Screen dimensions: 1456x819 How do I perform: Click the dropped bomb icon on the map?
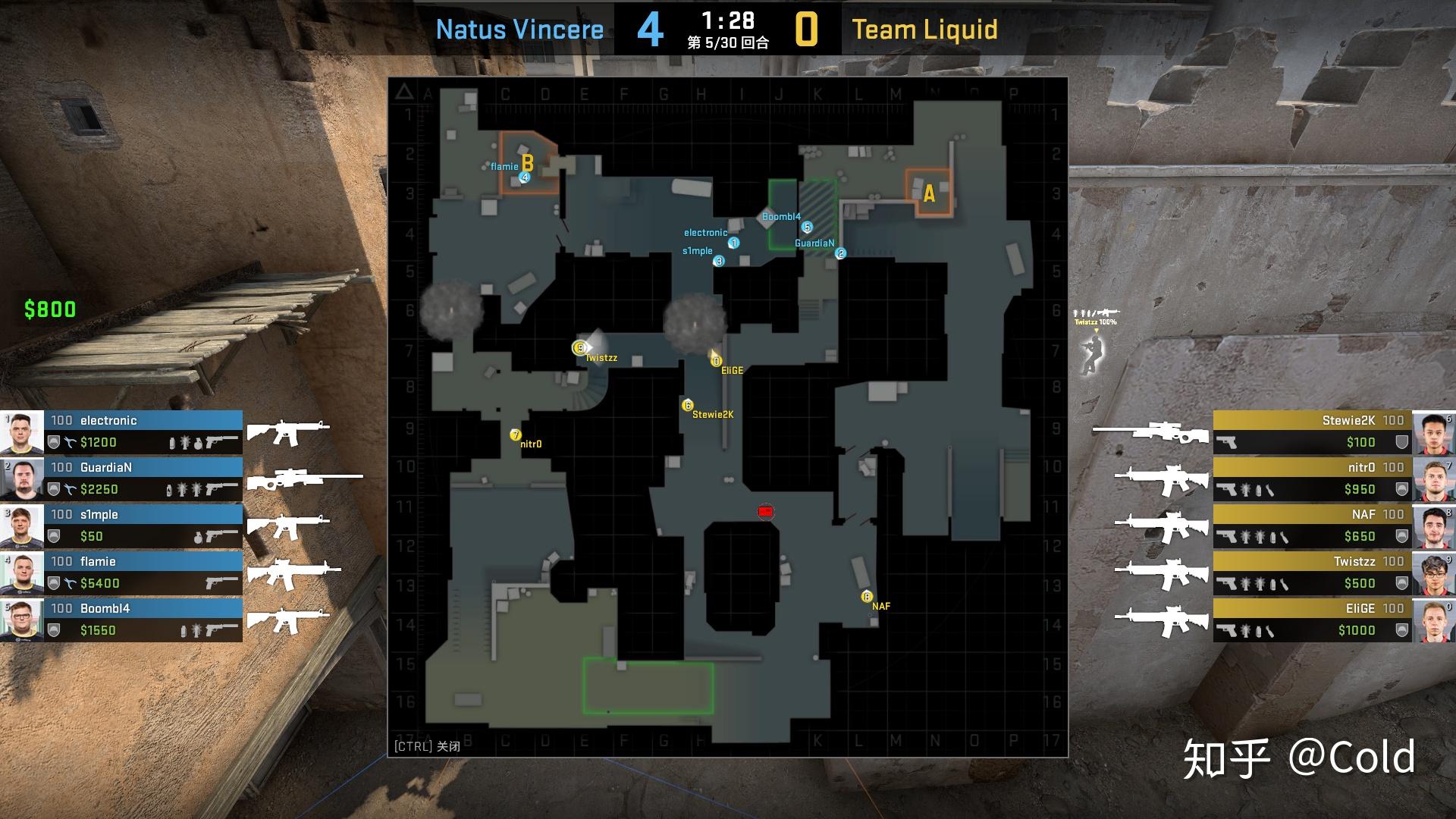tap(766, 513)
